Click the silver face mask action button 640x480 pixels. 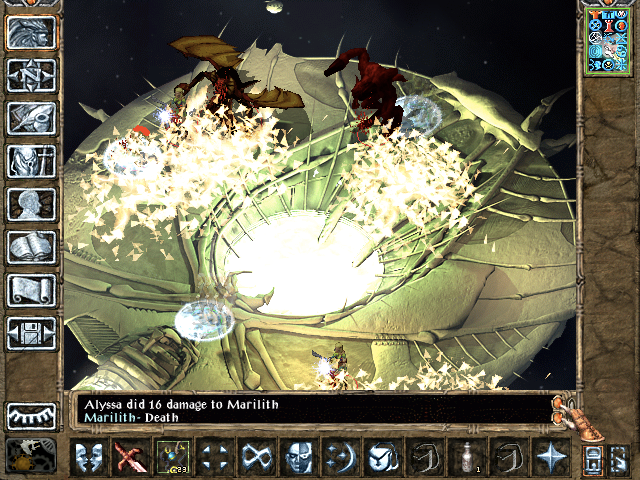point(297,457)
